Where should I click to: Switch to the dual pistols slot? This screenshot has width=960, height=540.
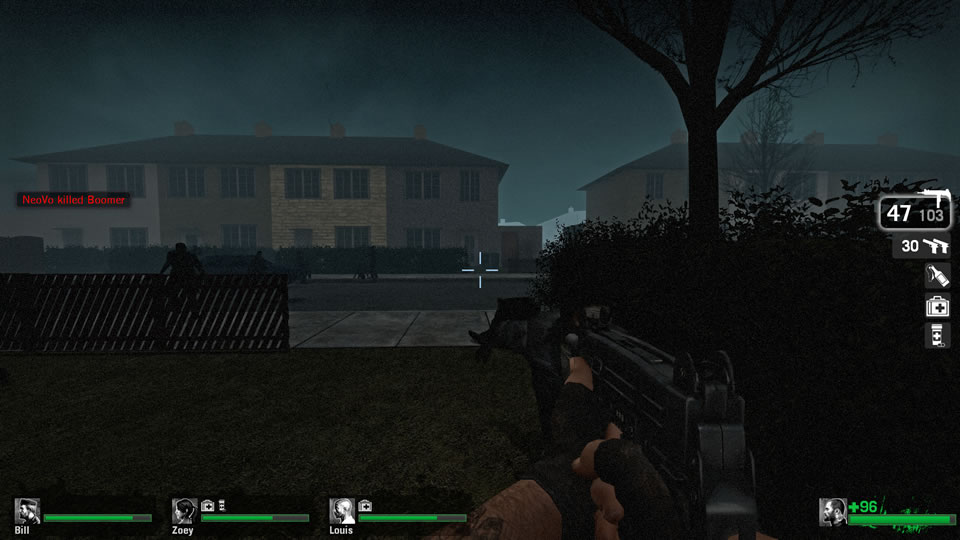921,246
